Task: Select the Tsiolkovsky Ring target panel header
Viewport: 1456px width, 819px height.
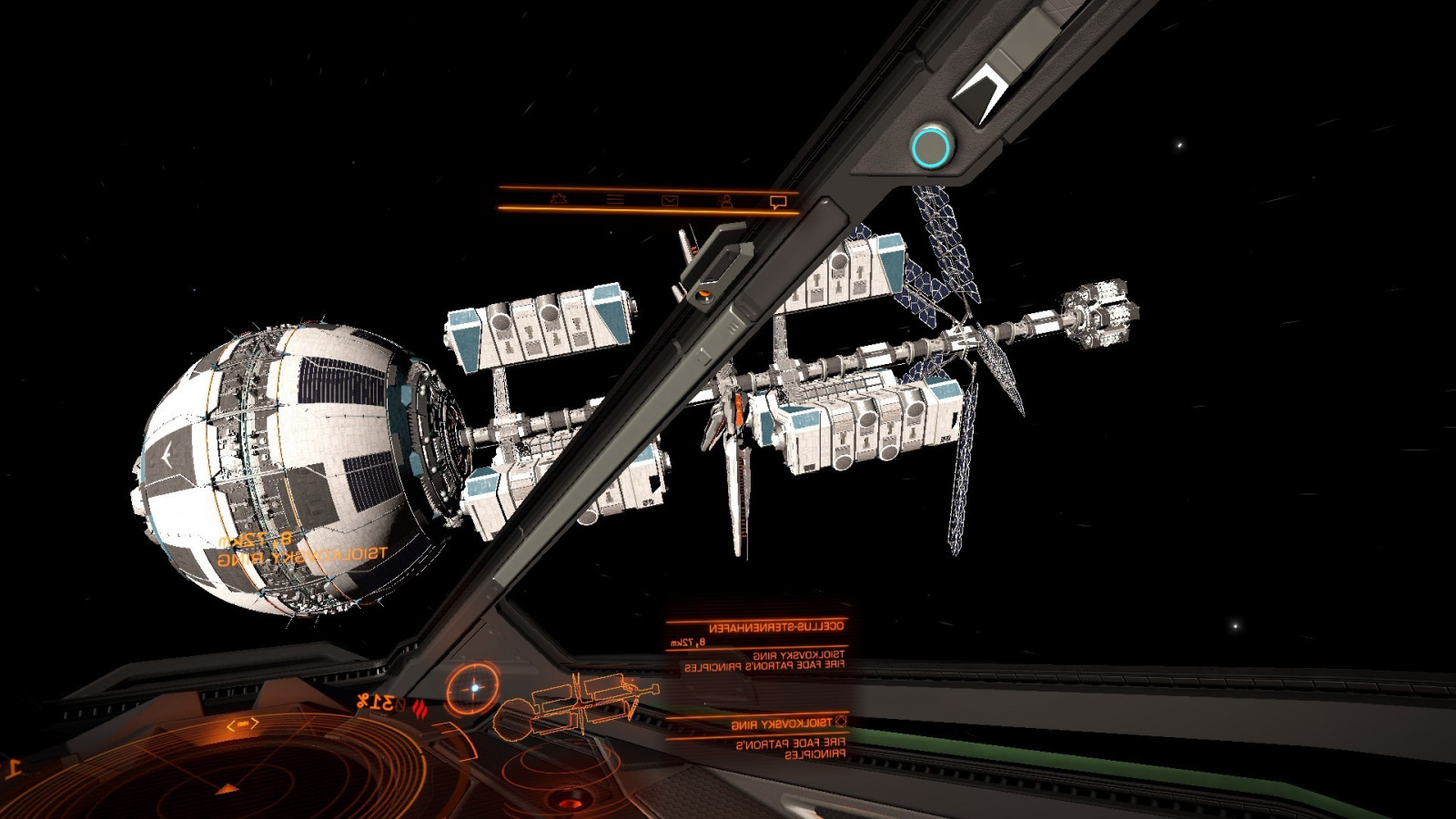Action: [x=783, y=723]
